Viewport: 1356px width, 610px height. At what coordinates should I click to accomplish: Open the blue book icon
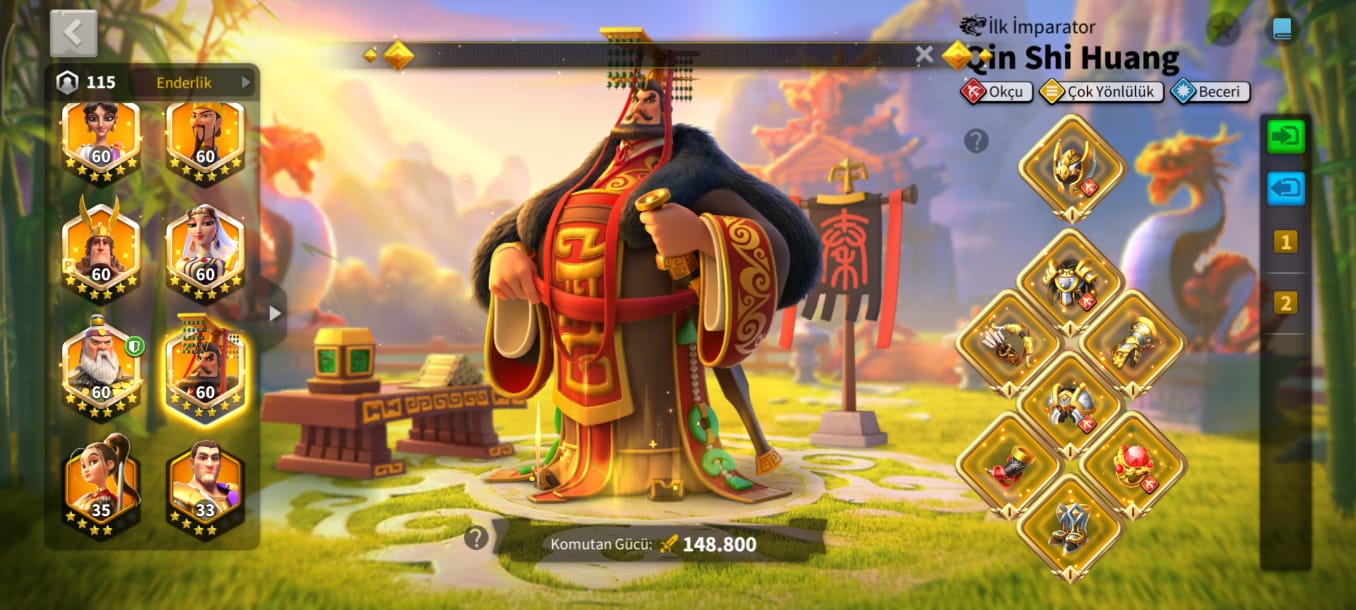tap(1281, 29)
